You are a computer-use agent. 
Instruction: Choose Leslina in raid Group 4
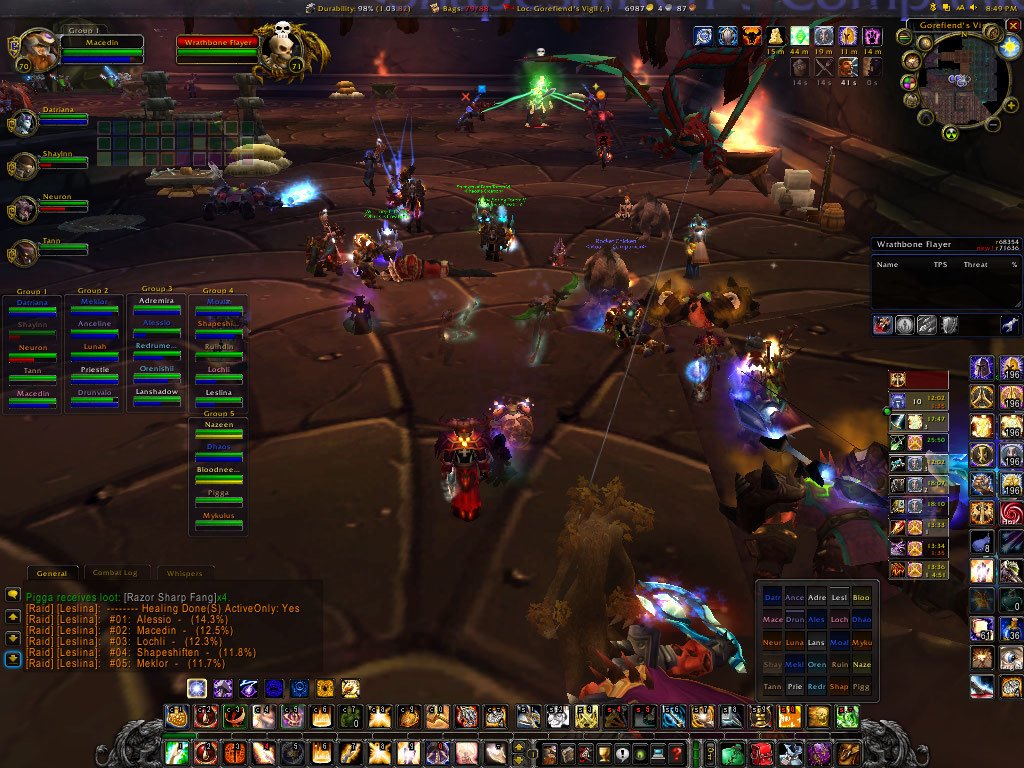click(x=217, y=396)
